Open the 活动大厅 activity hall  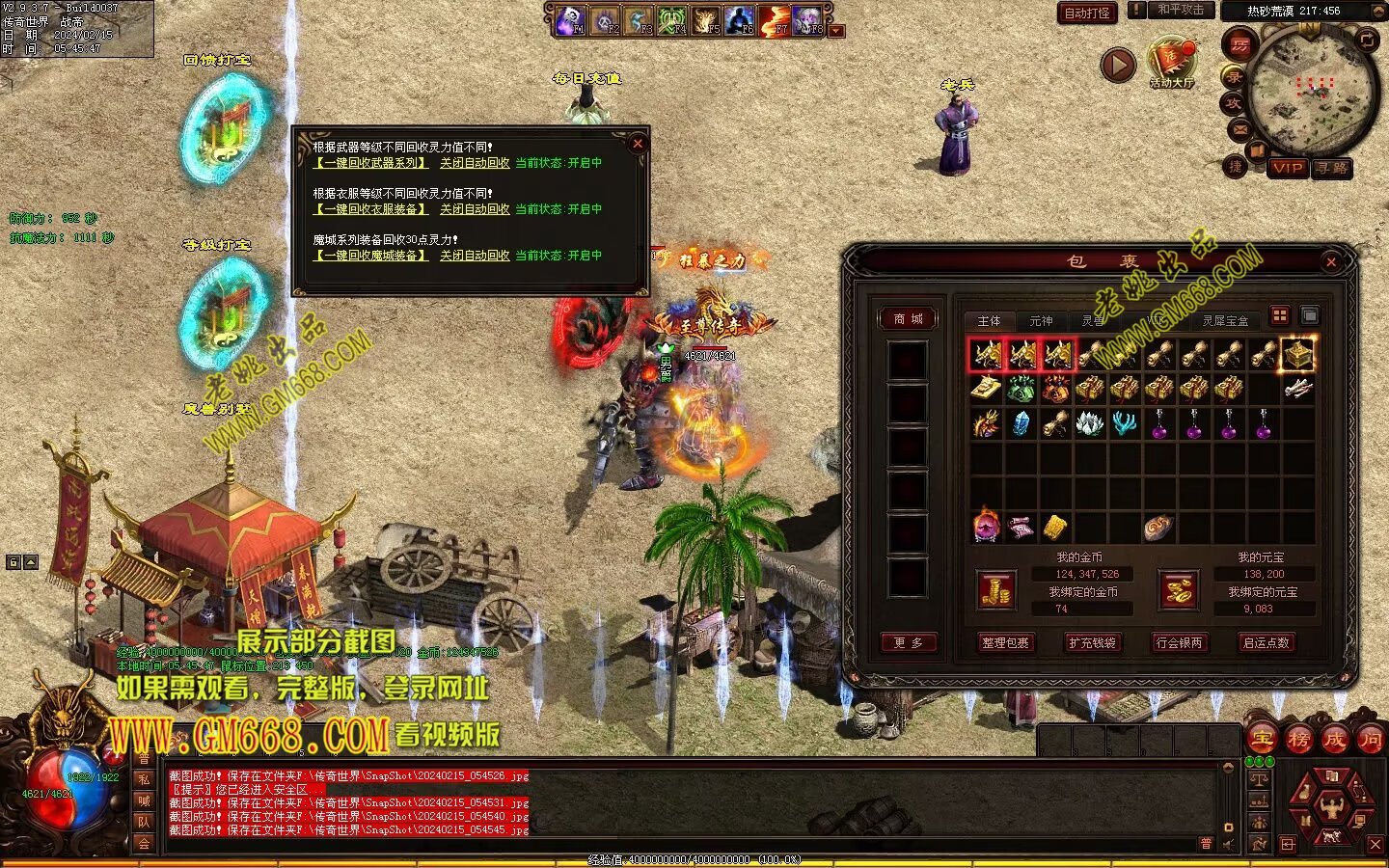pyautogui.click(x=1172, y=64)
